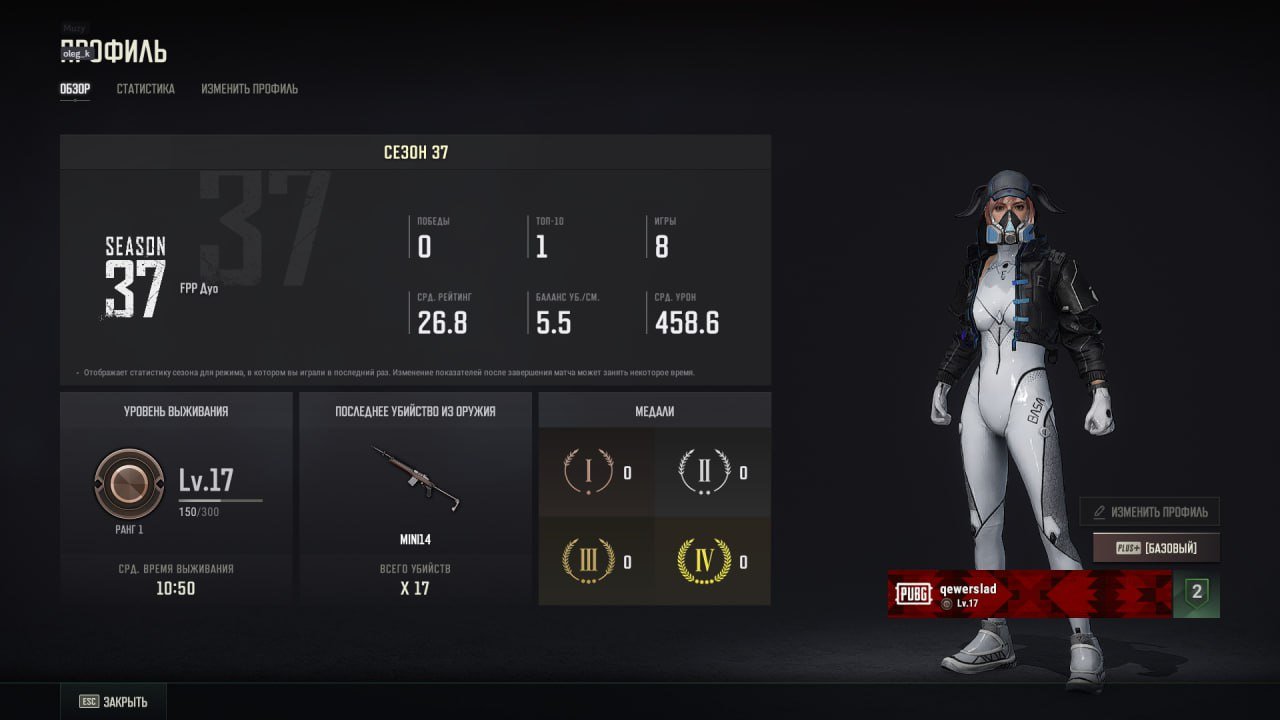Select the Изменить профиль tab

(x=249, y=89)
